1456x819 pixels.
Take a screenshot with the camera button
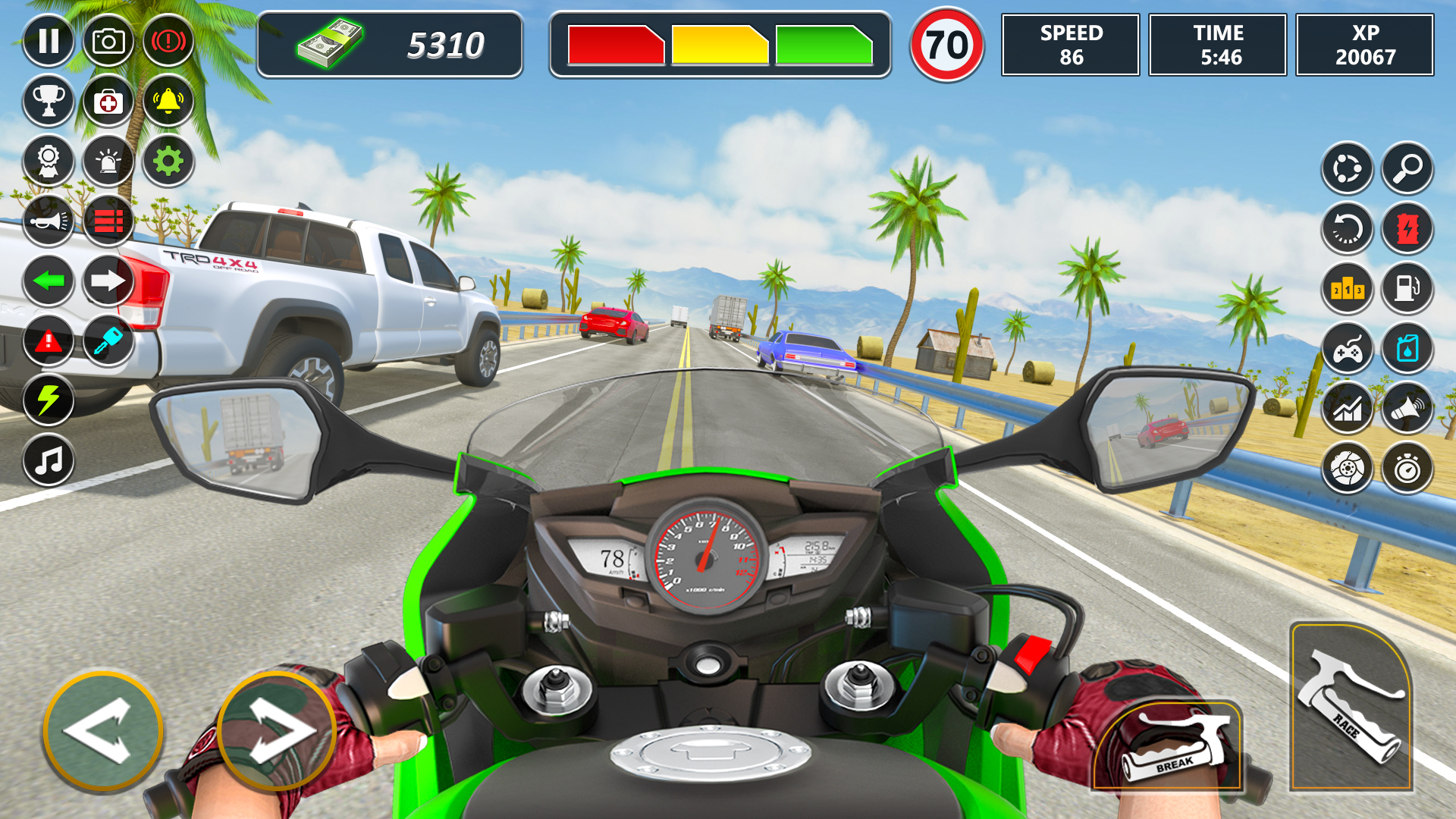[108, 41]
